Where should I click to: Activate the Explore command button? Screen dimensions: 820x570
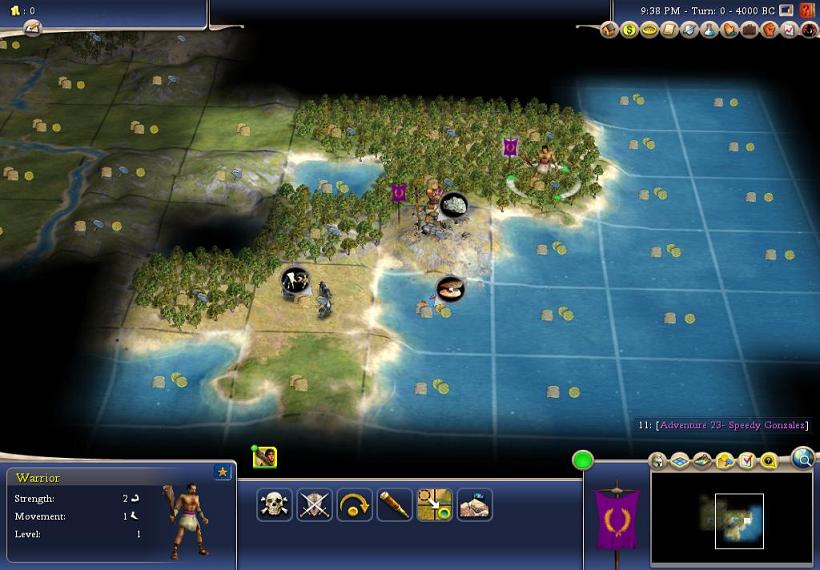click(x=474, y=505)
